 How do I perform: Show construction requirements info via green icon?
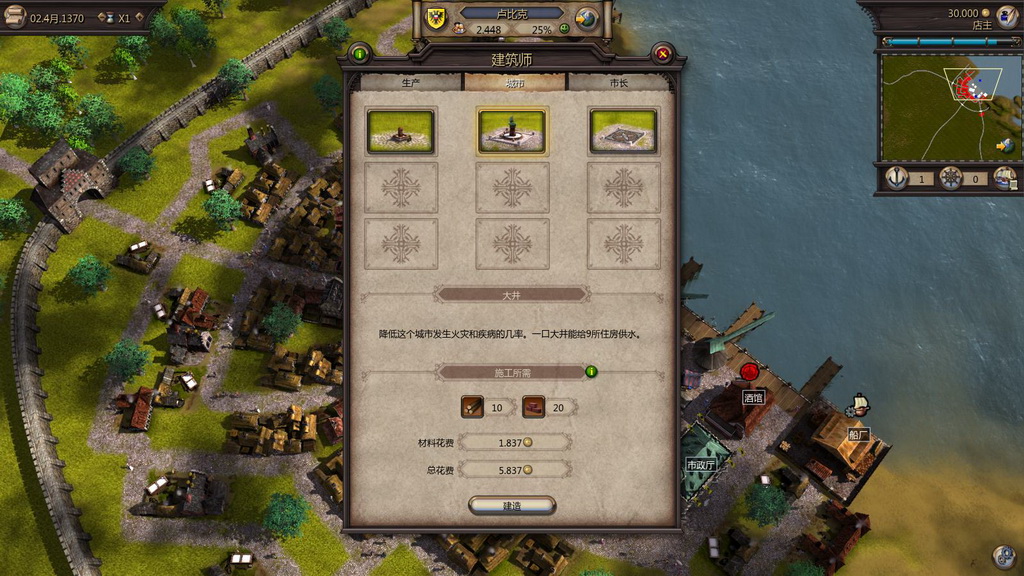pos(591,372)
